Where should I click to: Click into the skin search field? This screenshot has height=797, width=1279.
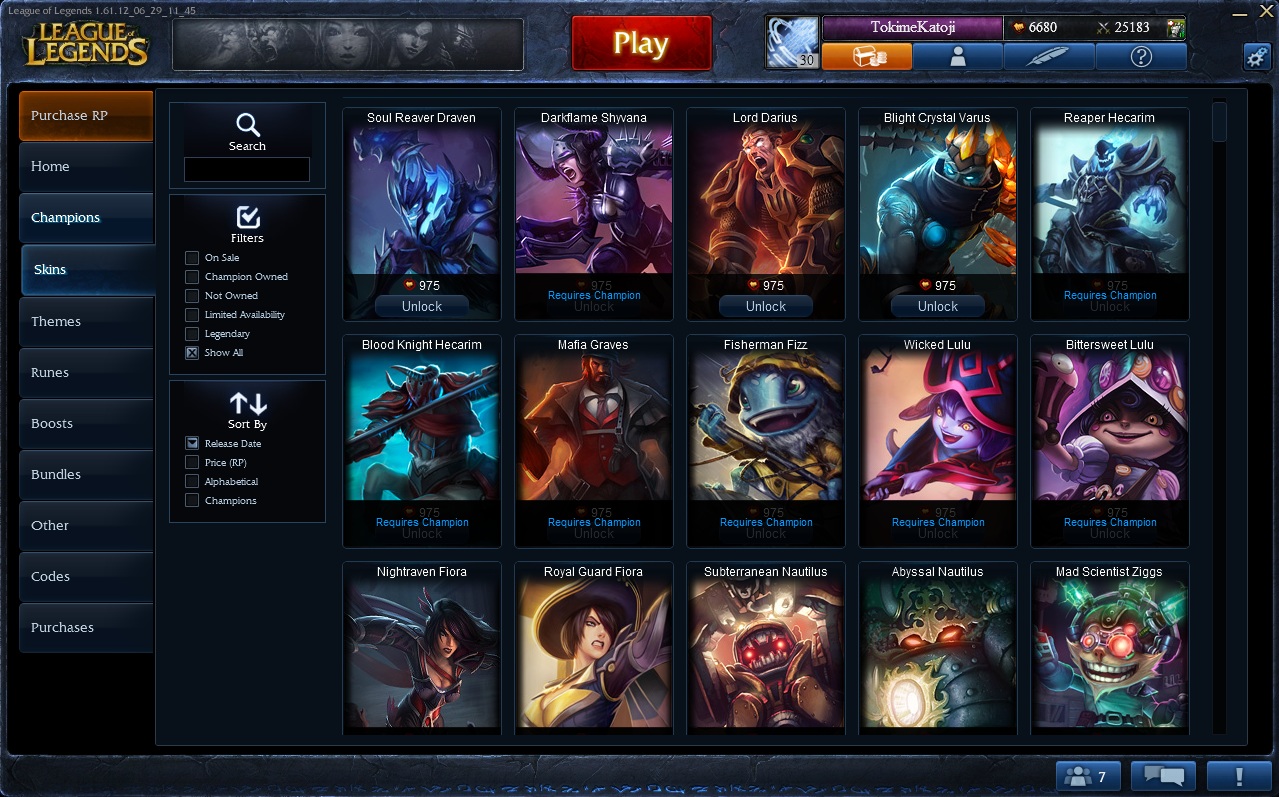pos(247,170)
